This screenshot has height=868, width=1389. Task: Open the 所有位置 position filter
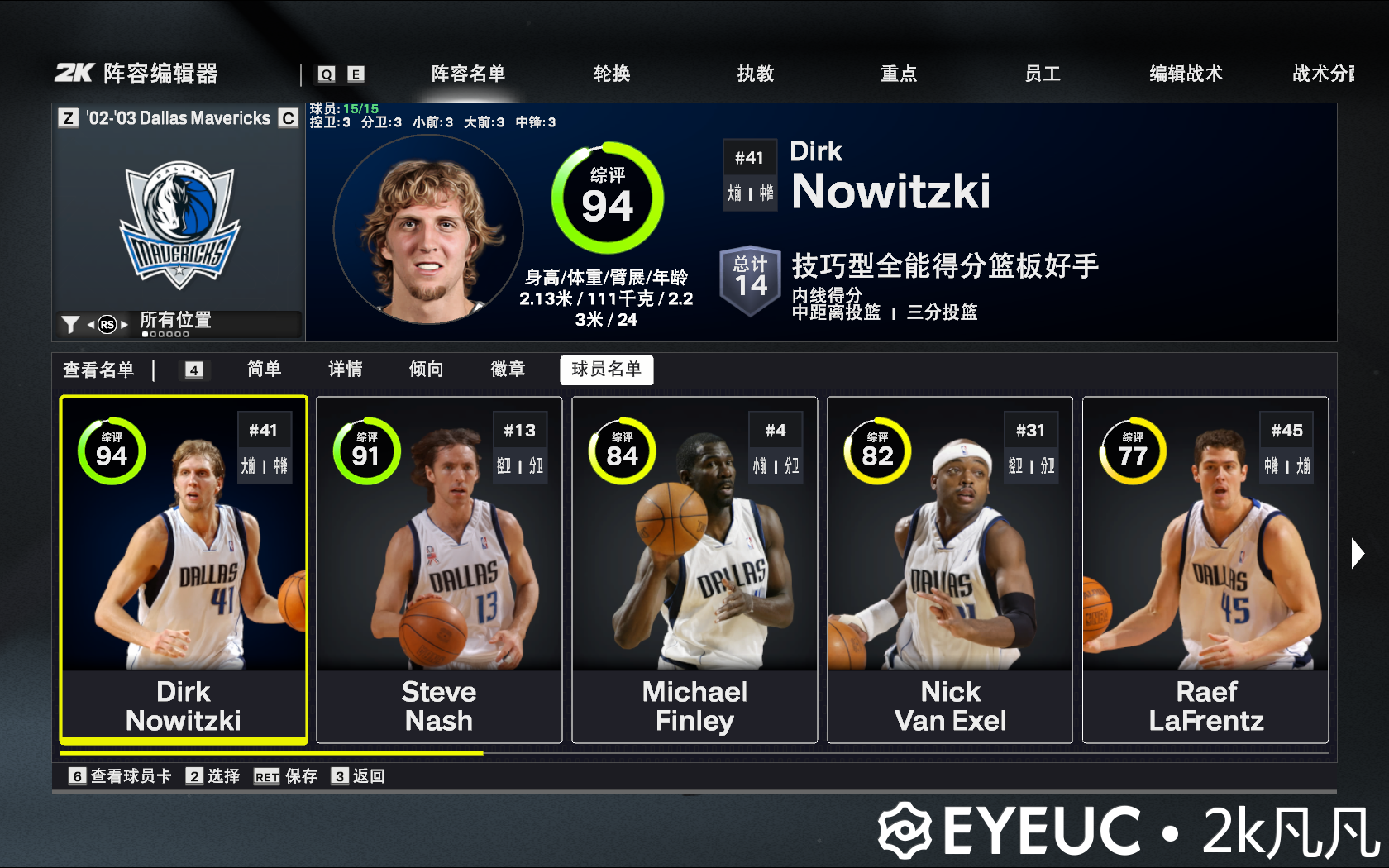175,321
